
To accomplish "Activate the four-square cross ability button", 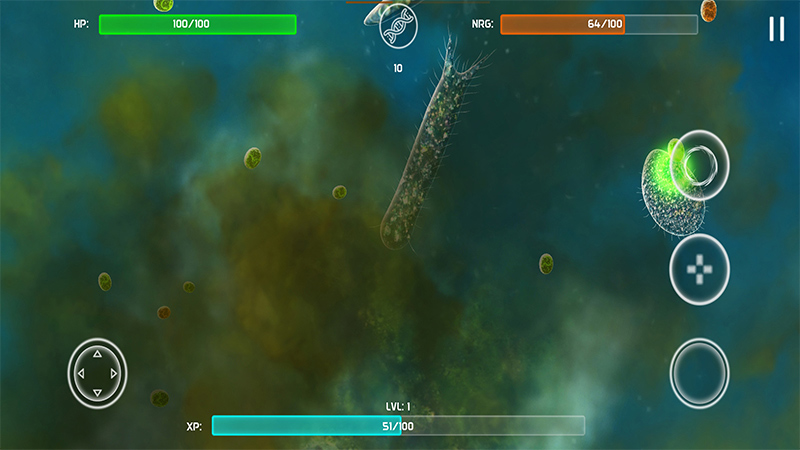I will coord(699,269).
